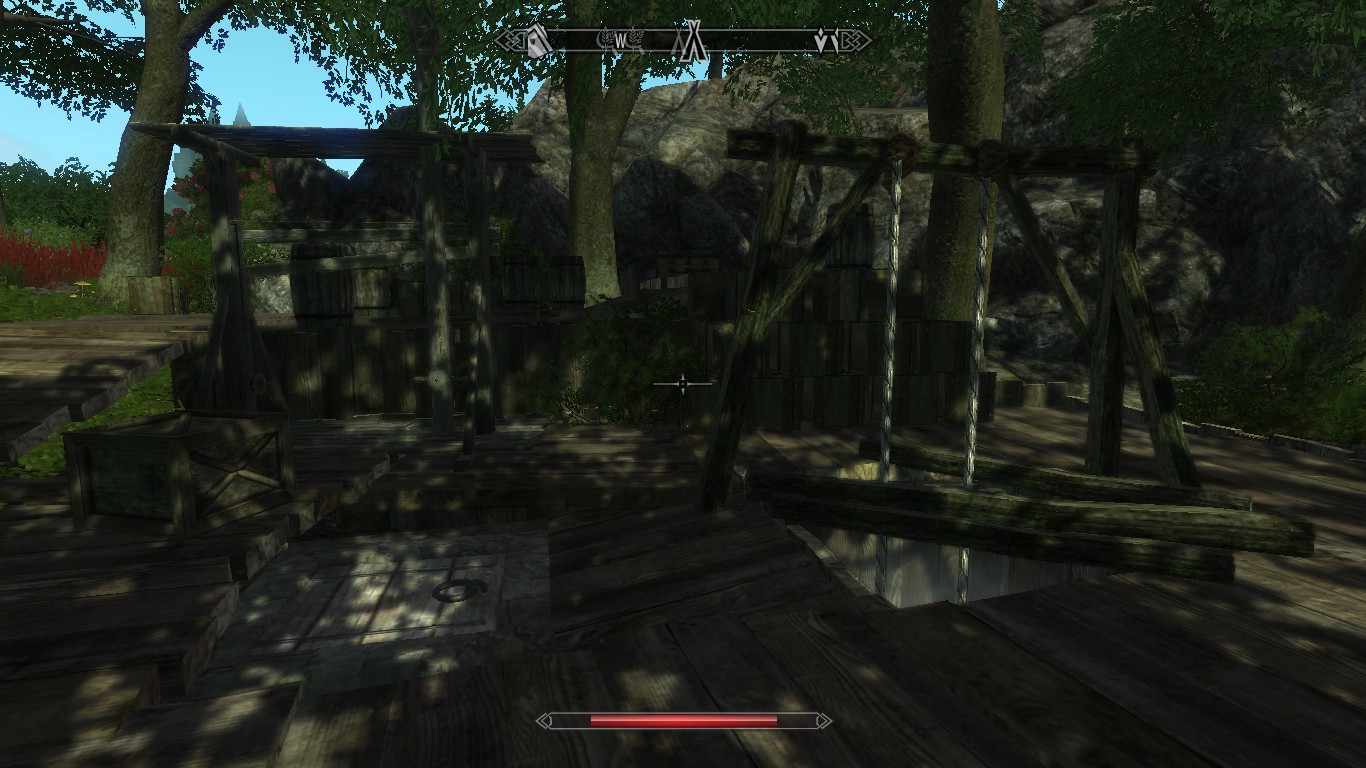Select the diamond-shaped marker on the compass
The image size is (1366, 768).
(826, 42)
